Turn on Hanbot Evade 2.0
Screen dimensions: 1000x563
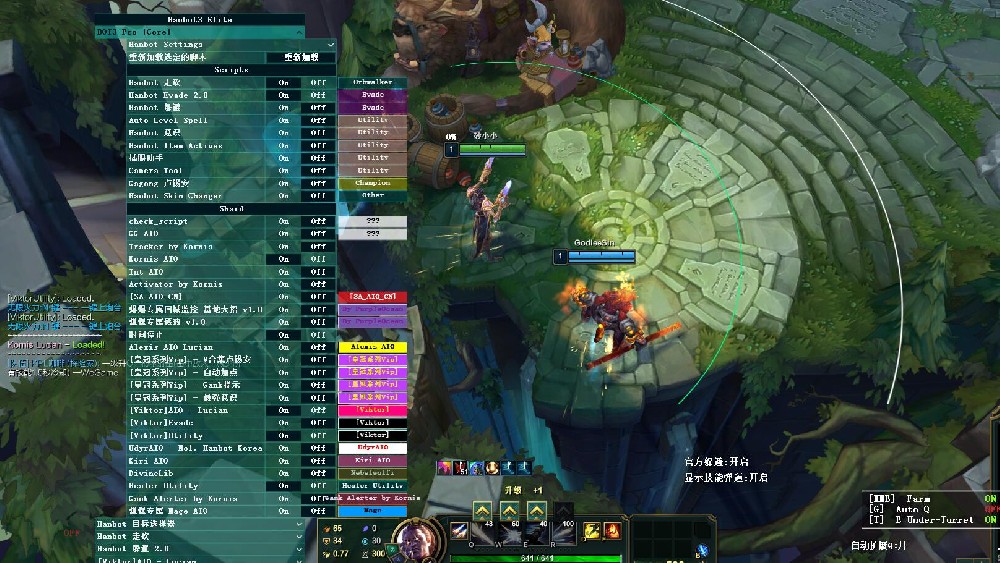(x=284, y=95)
